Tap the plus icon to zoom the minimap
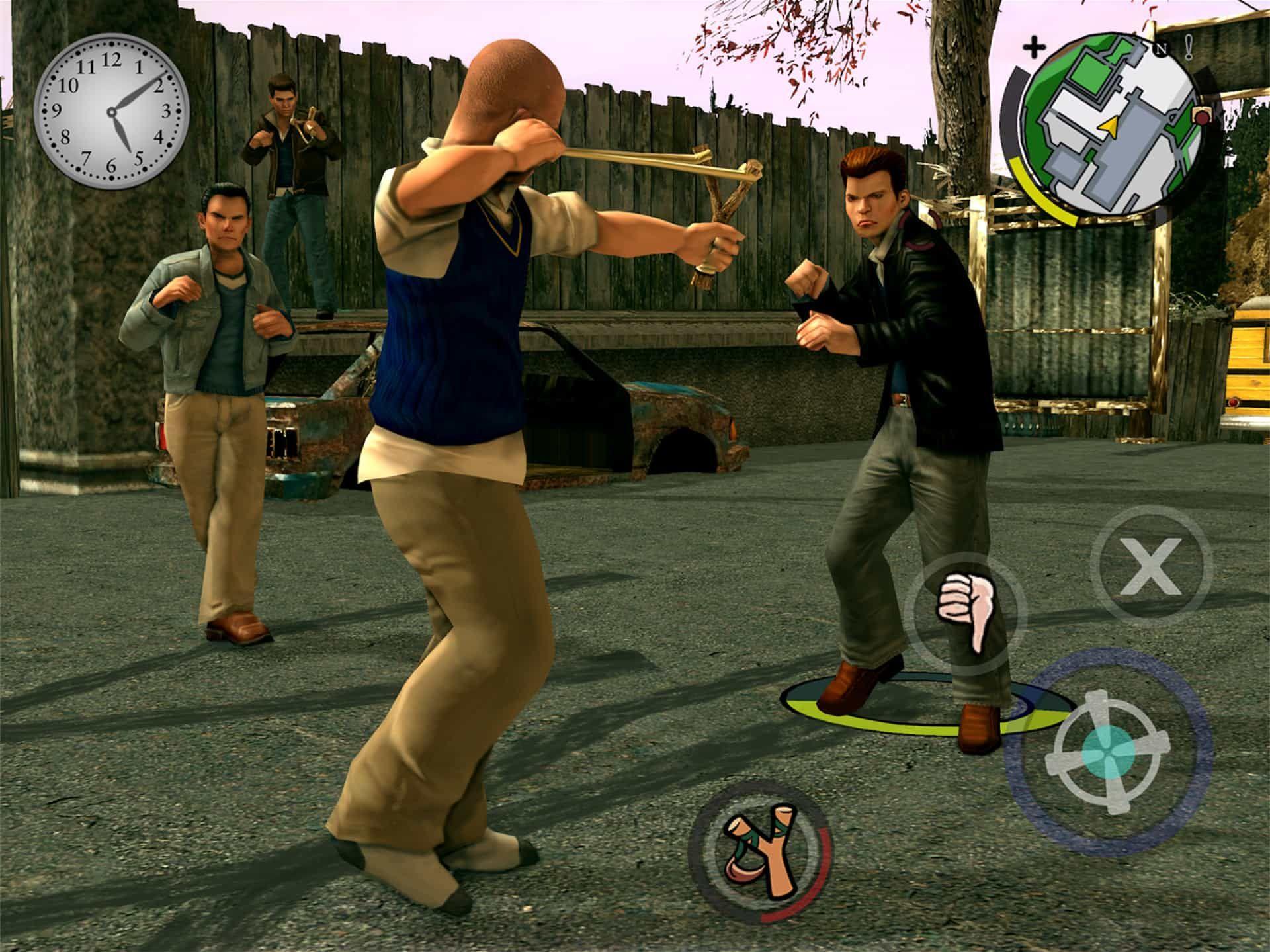Viewport: 1270px width, 952px height. 1035,46
